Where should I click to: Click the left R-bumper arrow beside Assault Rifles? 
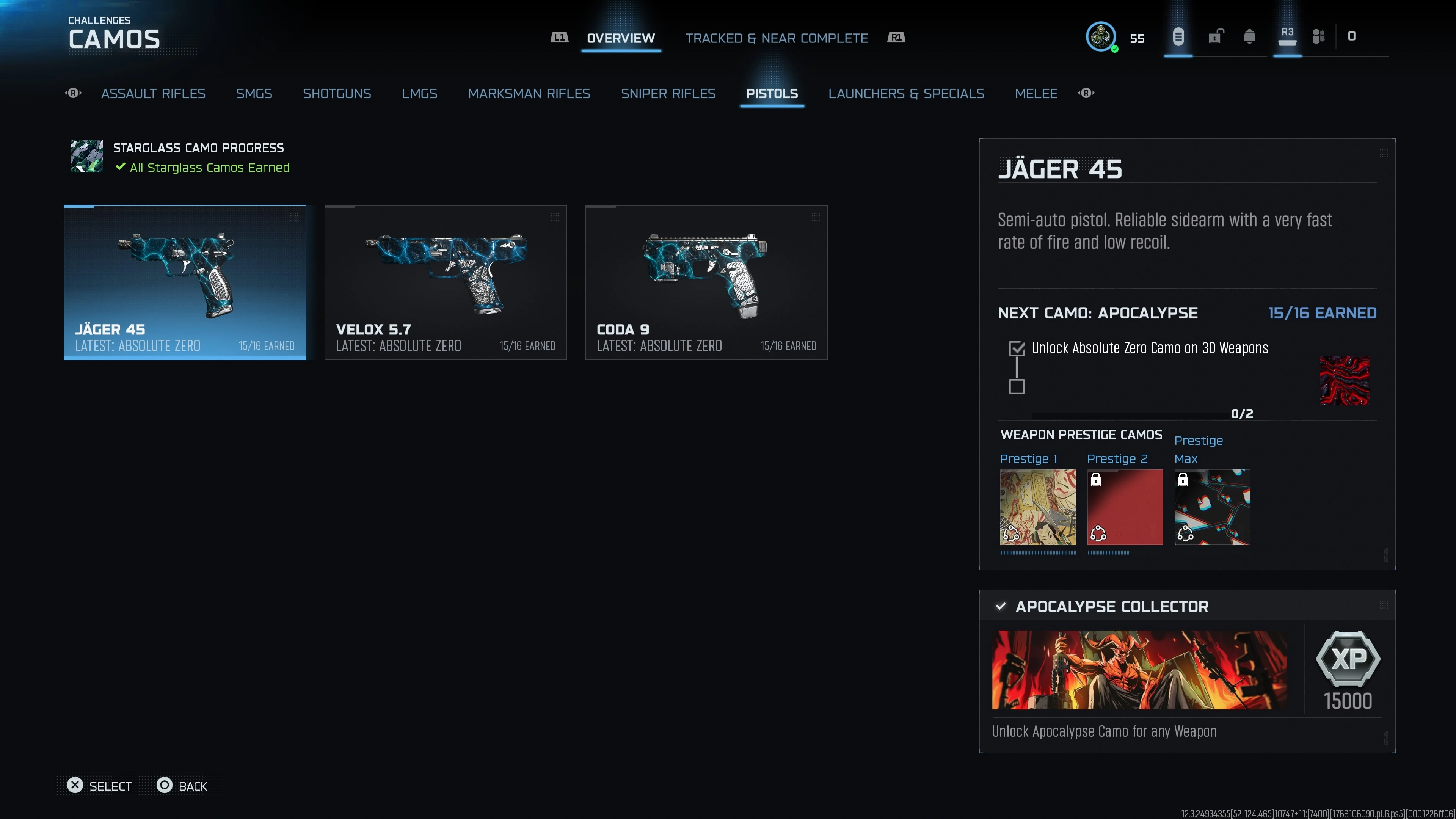(73, 93)
